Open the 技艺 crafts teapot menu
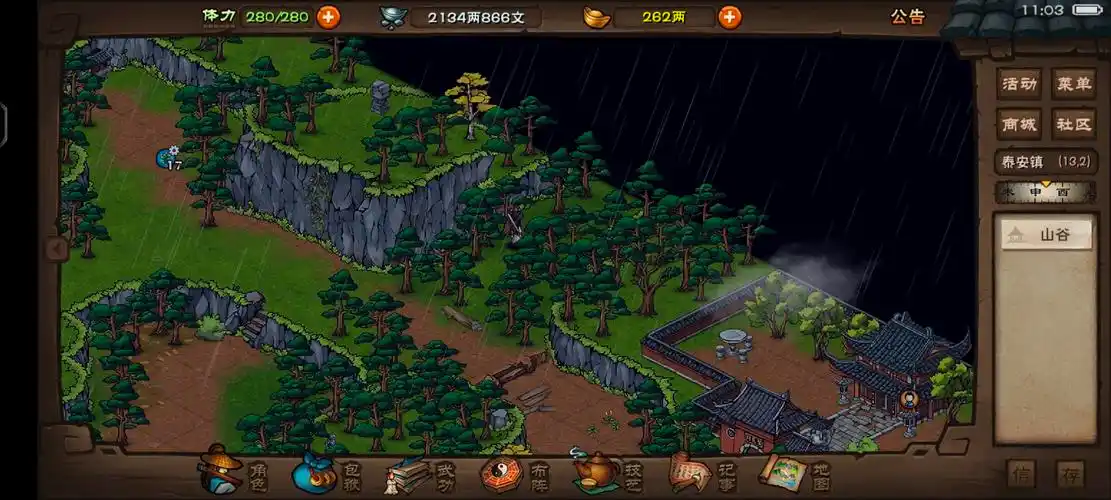 [x=606, y=471]
